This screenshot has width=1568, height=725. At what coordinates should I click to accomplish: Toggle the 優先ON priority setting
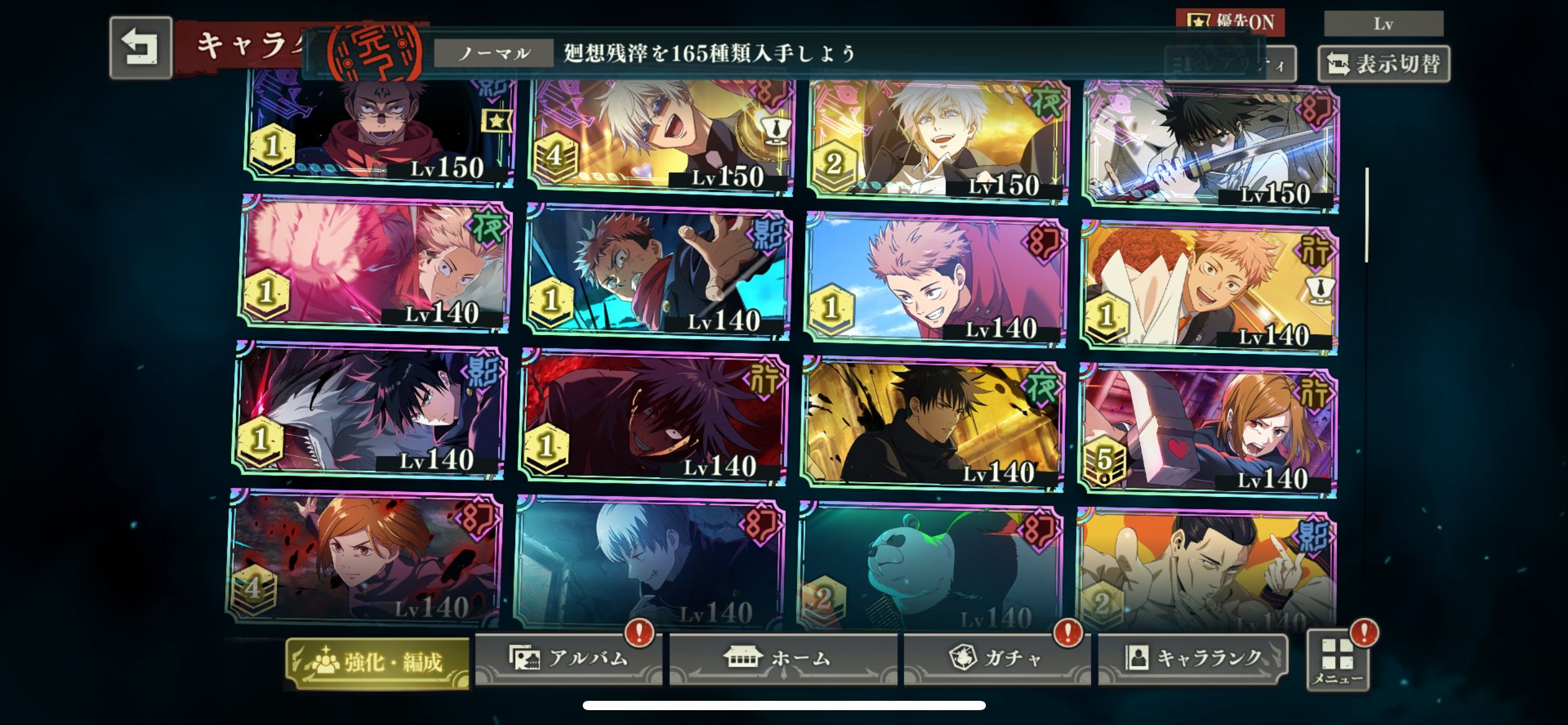[x=1230, y=22]
